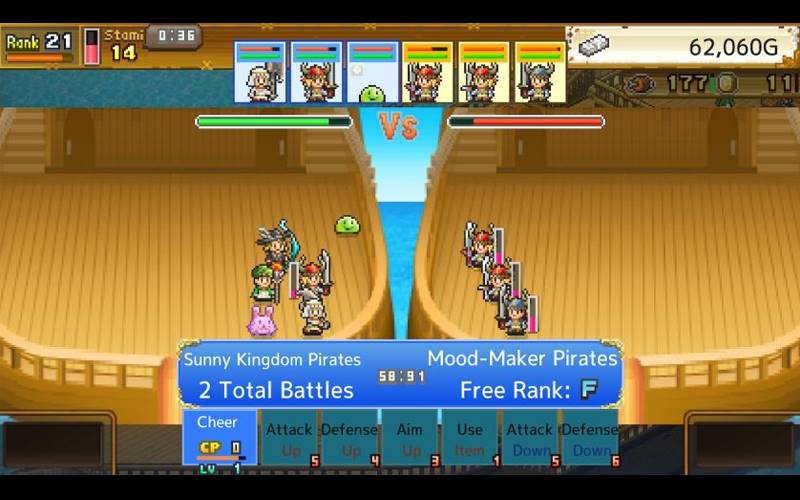Screen dimensions: 800x500
Task: Choose the Defense Up command
Action: pyautogui.click(x=349, y=438)
